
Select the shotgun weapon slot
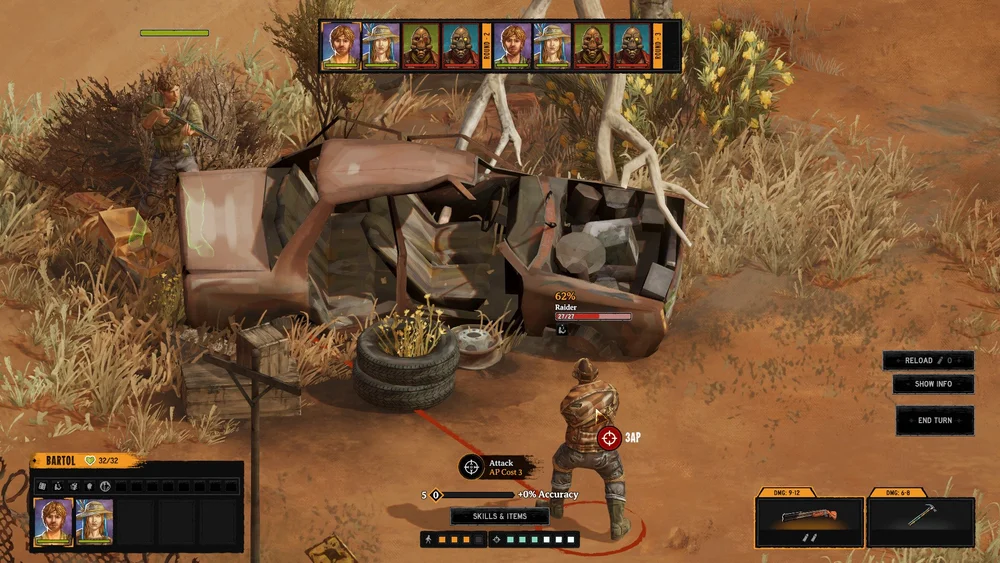point(809,520)
